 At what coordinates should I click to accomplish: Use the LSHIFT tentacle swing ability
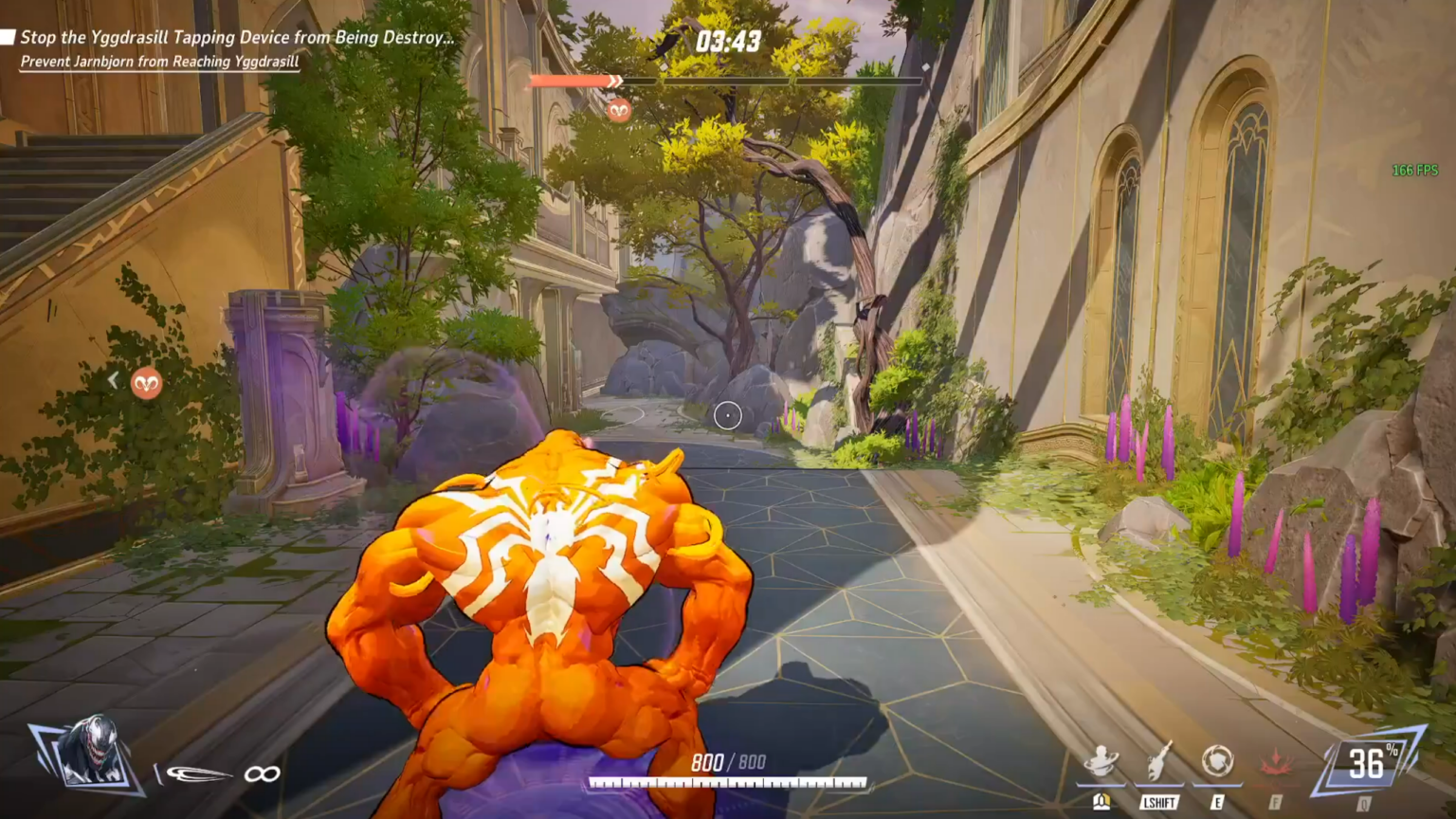pyautogui.click(x=1159, y=762)
